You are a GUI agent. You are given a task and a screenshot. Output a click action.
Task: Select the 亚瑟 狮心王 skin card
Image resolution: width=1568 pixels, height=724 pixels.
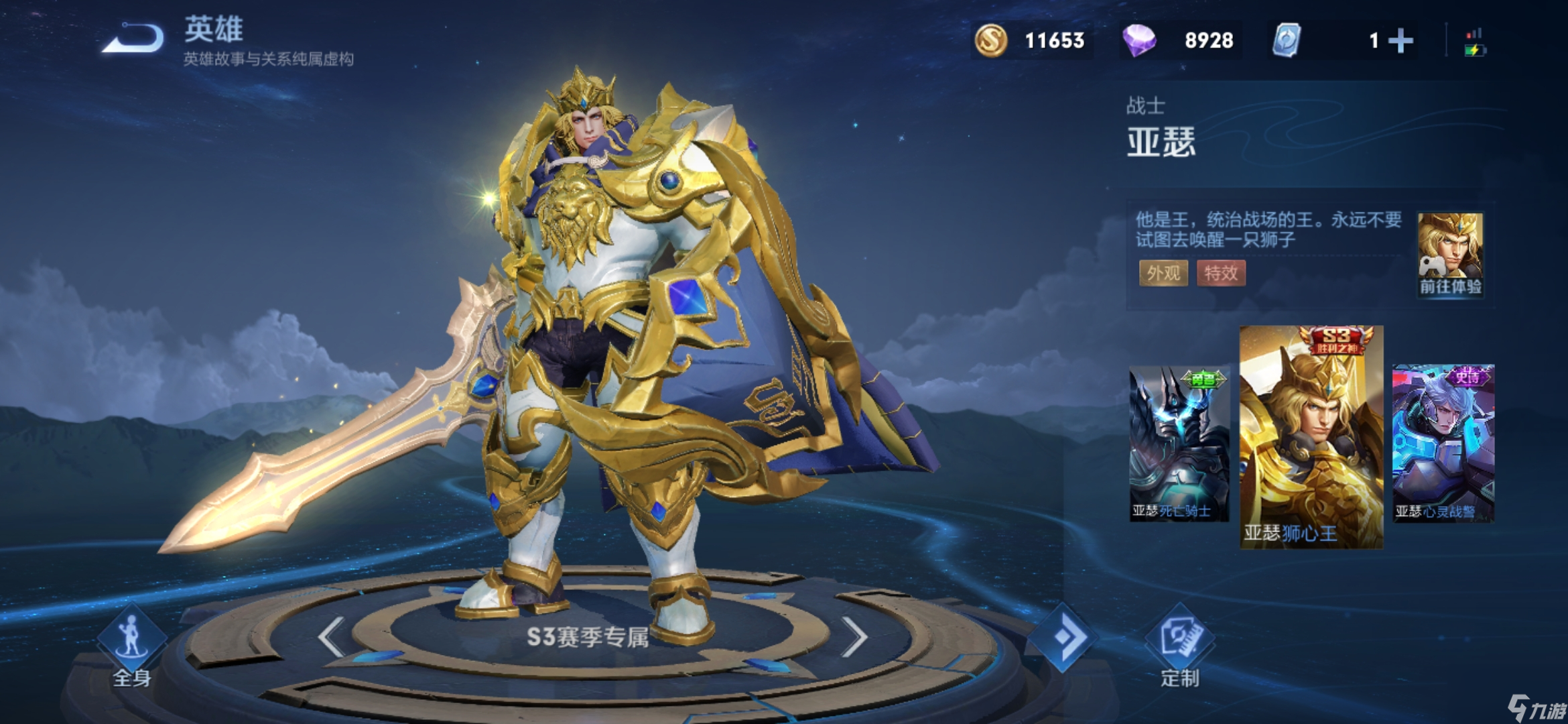tap(1311, 437)
